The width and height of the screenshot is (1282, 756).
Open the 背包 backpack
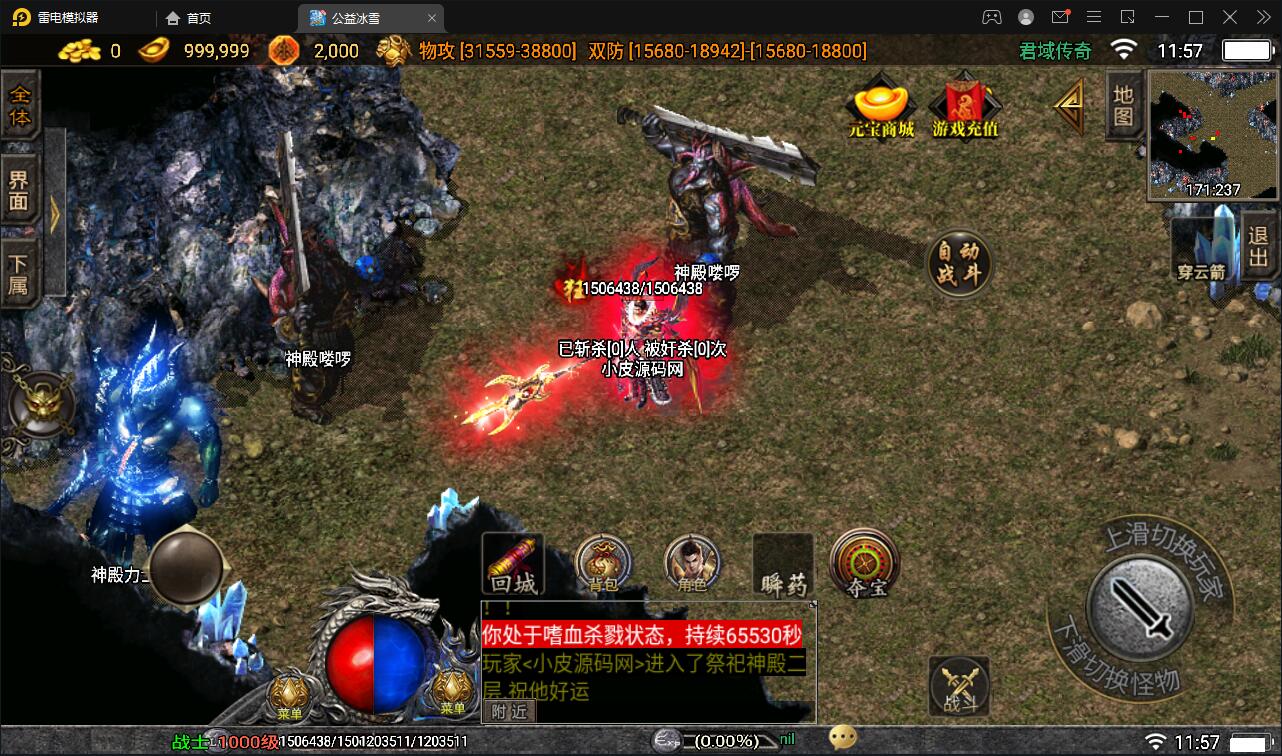tap(603, 565)
